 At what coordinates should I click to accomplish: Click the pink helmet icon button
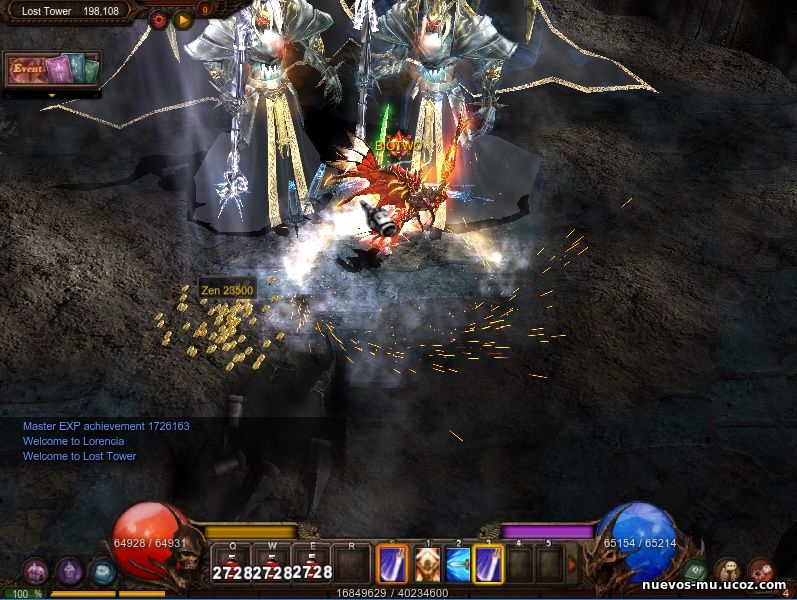(x=35, y=571)
